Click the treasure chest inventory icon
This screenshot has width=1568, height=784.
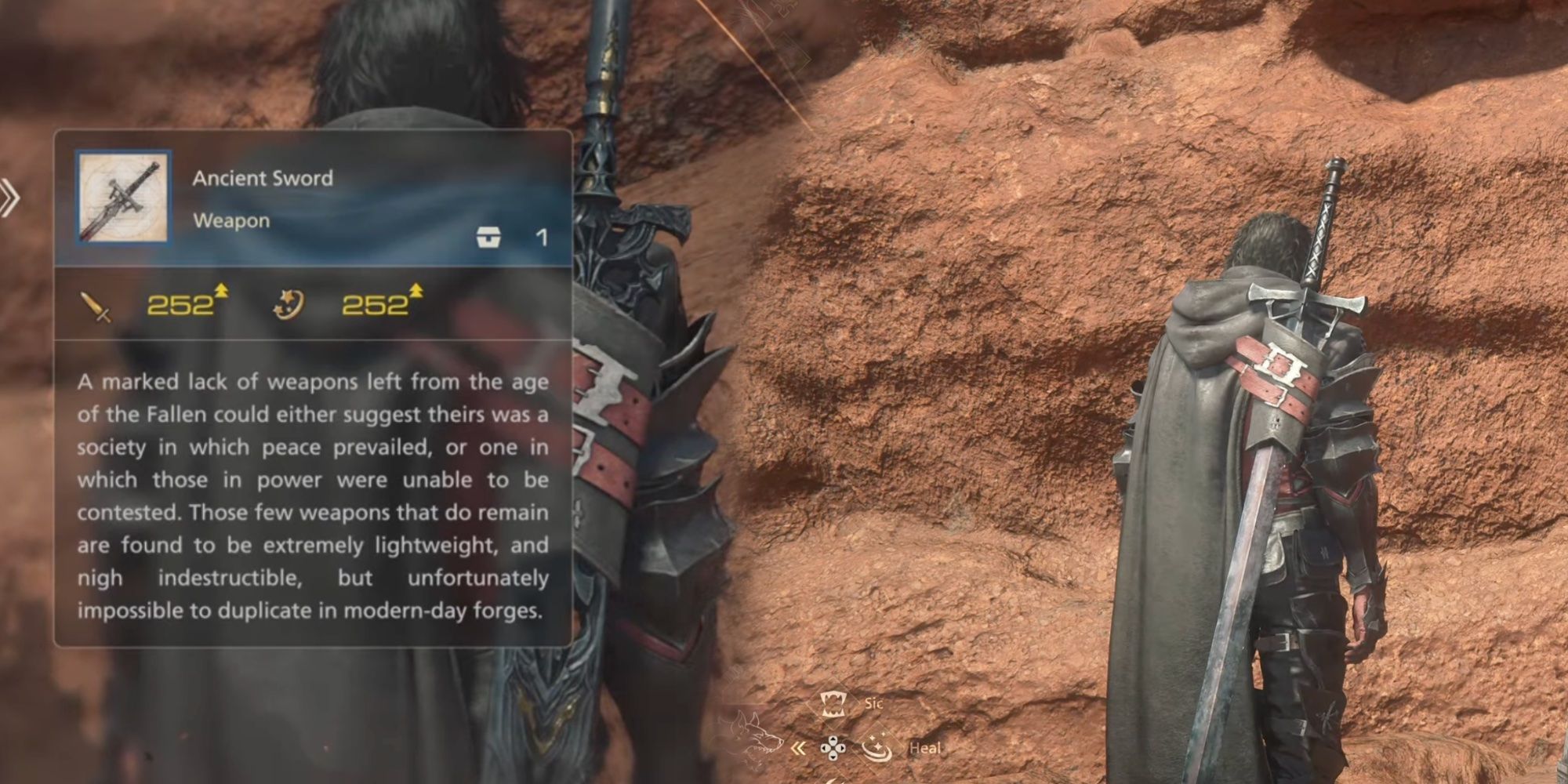(x=488, y=238)
